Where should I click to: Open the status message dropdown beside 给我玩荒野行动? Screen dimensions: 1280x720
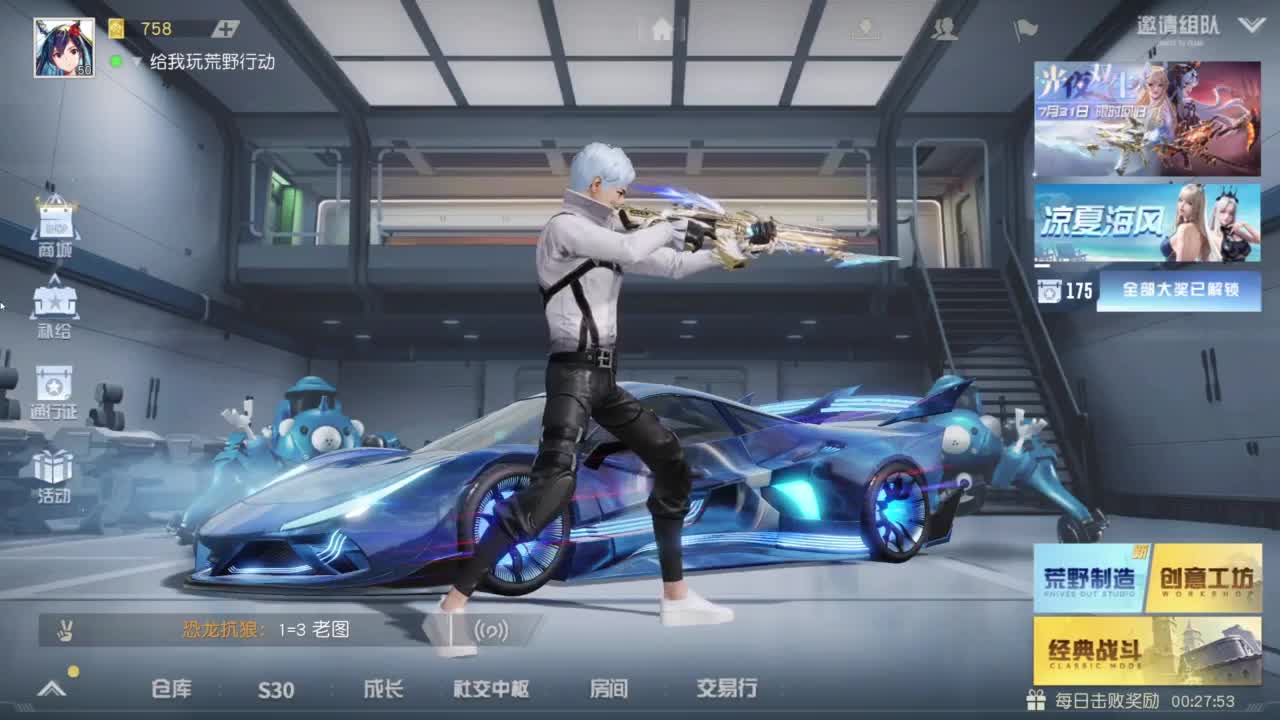[137, 61]
